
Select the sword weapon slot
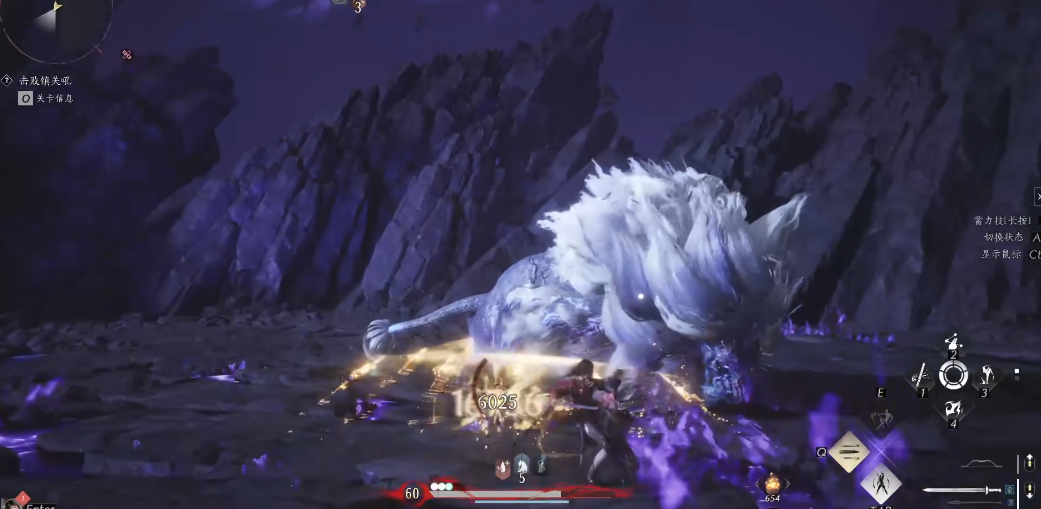click(x=962, y=490)
